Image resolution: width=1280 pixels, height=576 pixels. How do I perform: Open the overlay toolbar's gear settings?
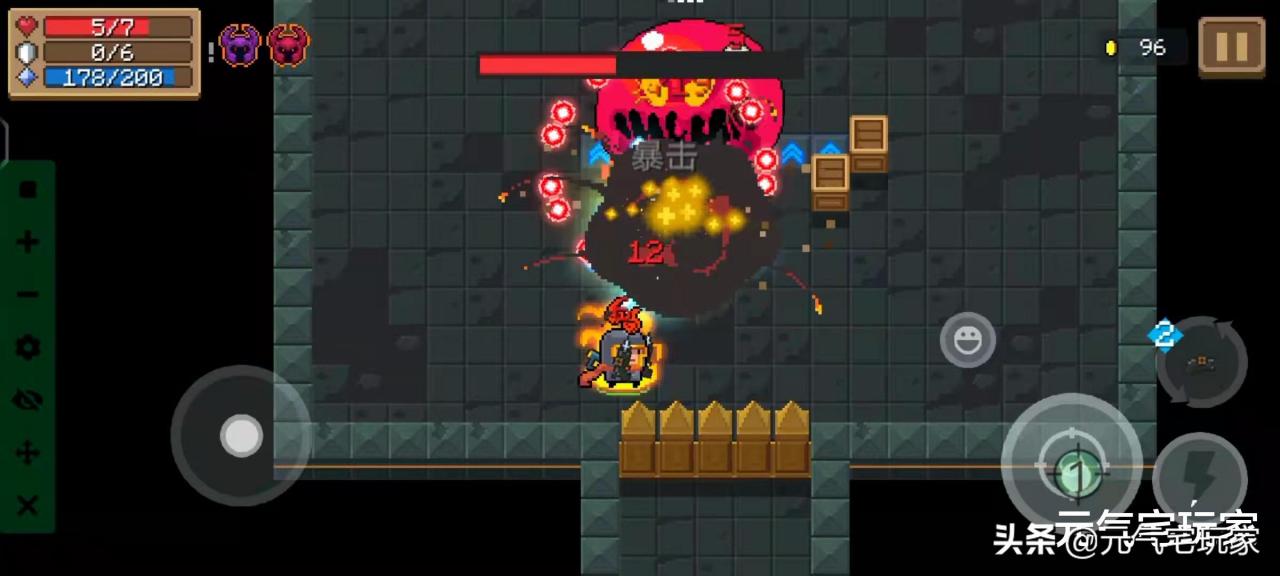pos(28,348)
